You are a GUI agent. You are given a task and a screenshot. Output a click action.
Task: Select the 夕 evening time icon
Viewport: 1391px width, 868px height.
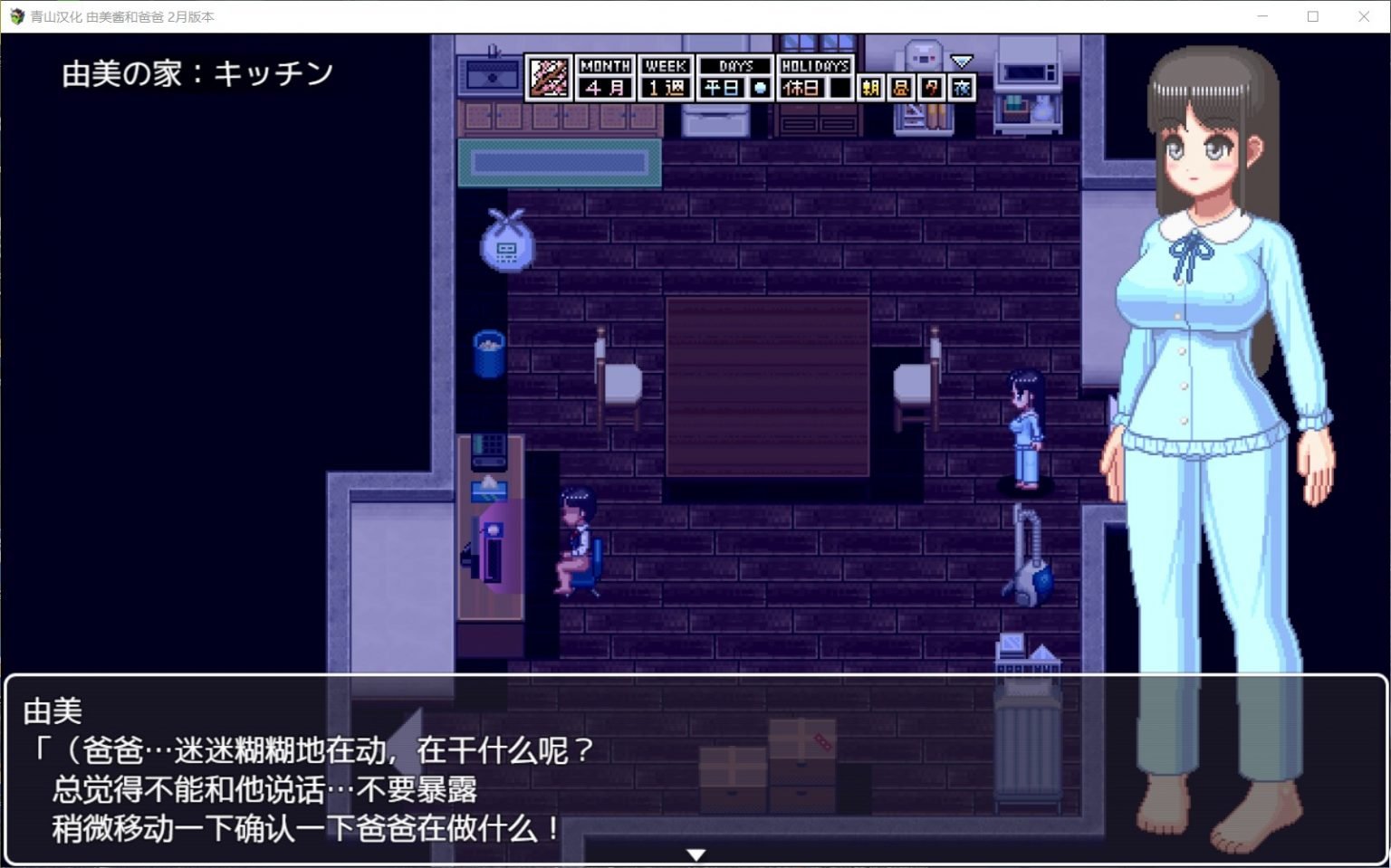pyautogui.click(x=931, y=87)
